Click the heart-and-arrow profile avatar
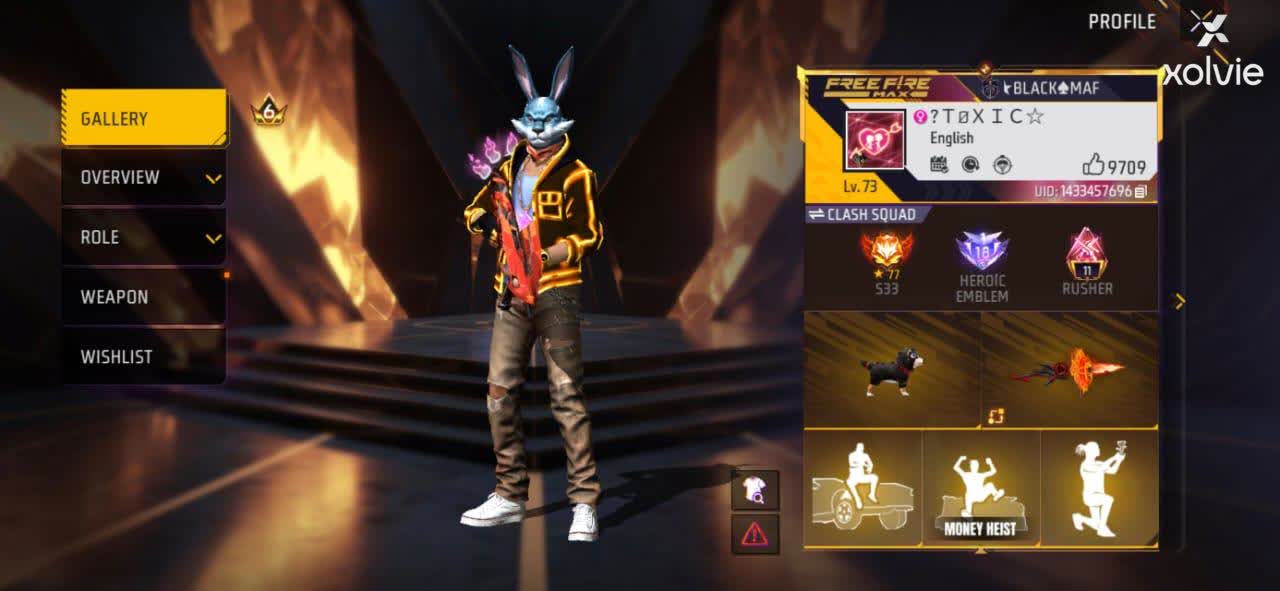Image resolution: width=1280 pixels, height=591 pixels. click(x=875, y=141)
